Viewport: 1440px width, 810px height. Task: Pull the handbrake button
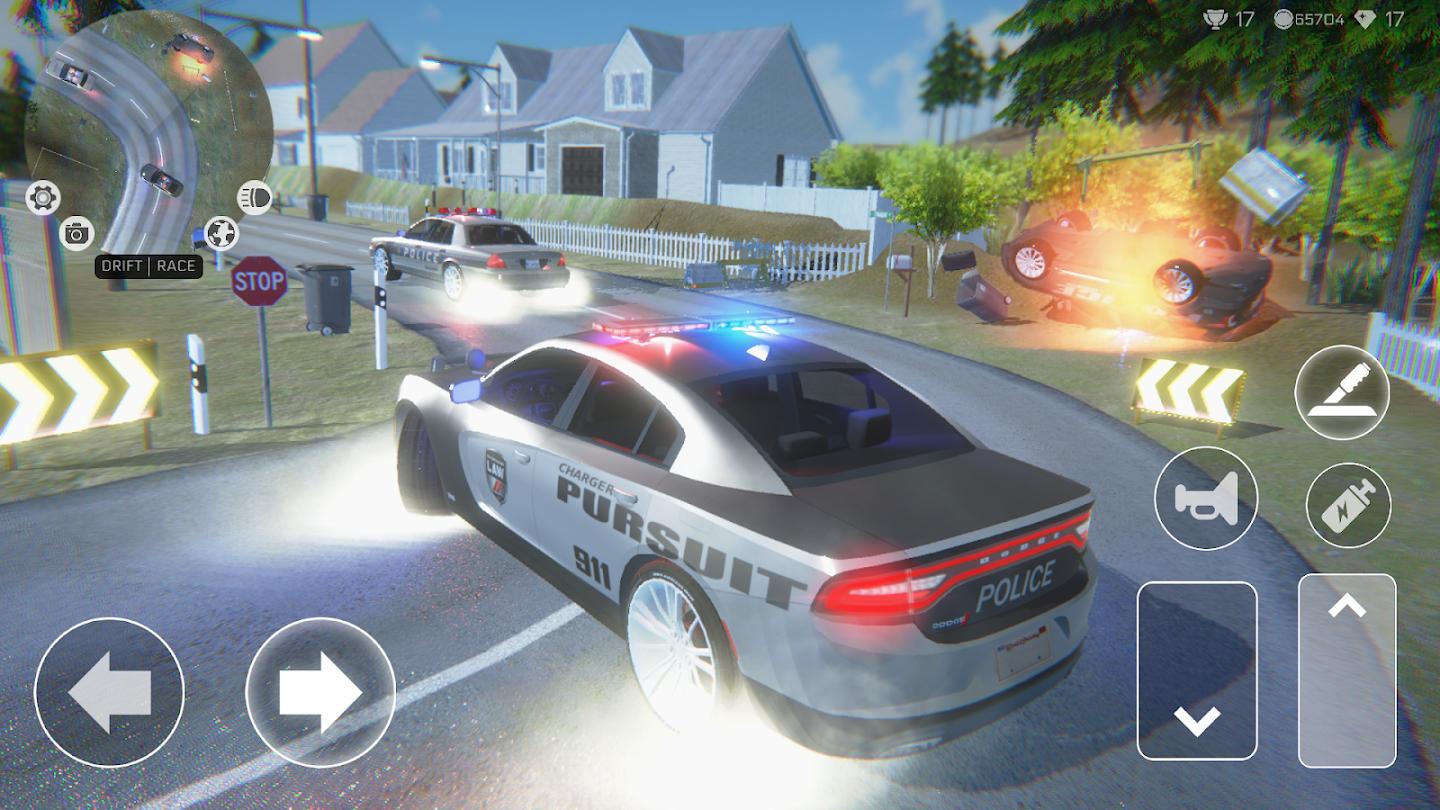[x=1341, y=392]
